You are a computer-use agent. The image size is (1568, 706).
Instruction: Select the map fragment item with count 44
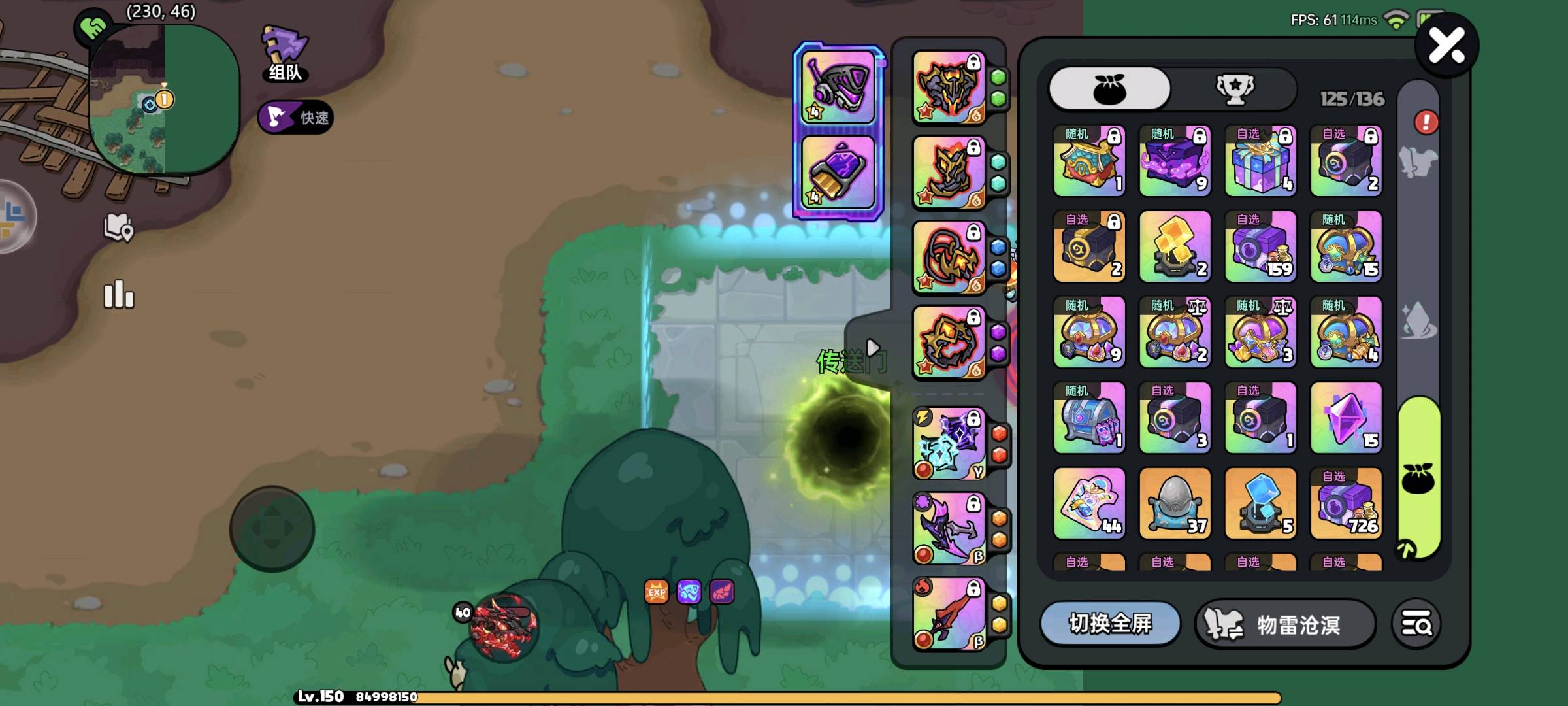point(1089,503)
